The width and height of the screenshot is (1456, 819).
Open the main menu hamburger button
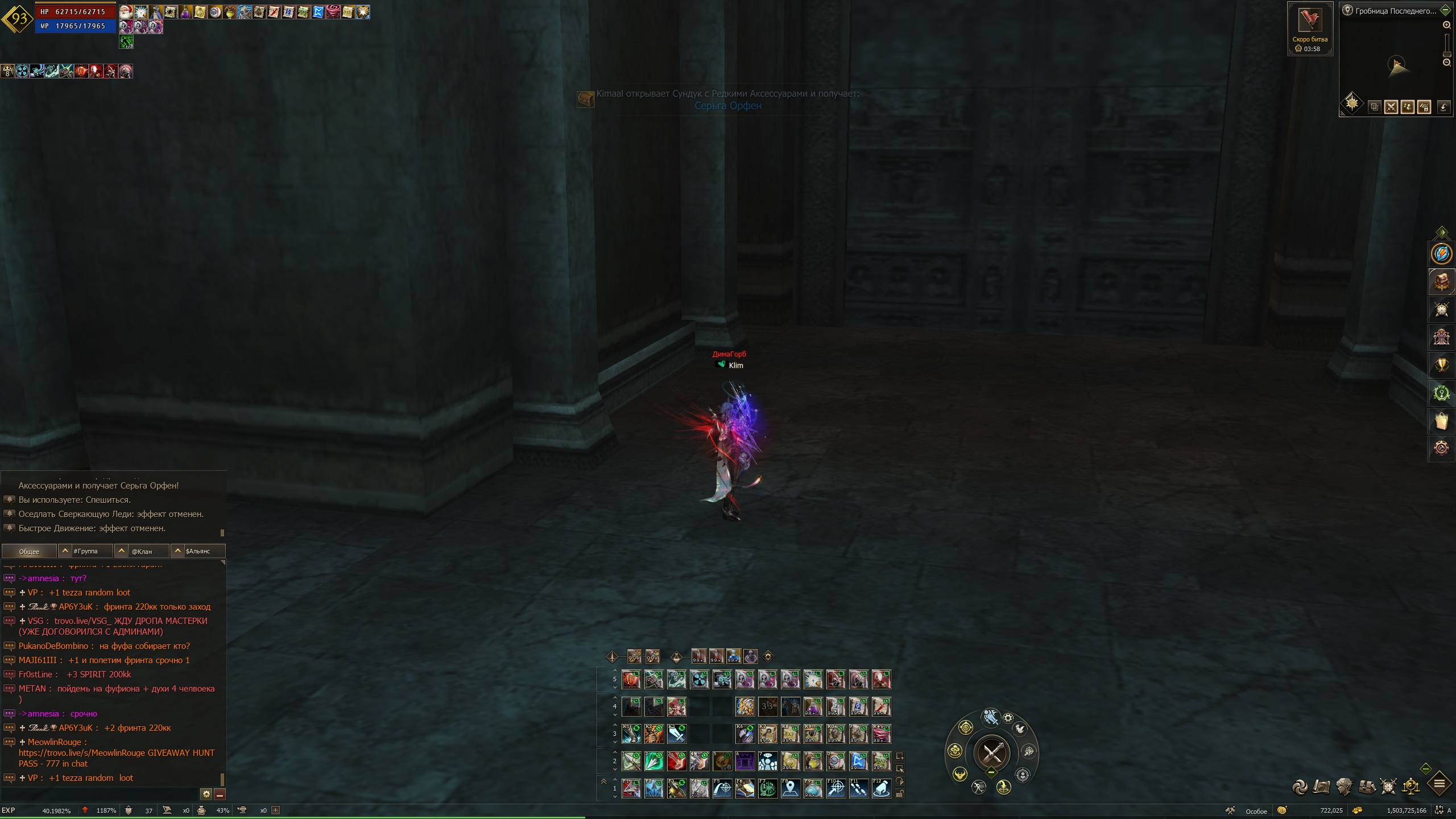[x=1440, y=785]
